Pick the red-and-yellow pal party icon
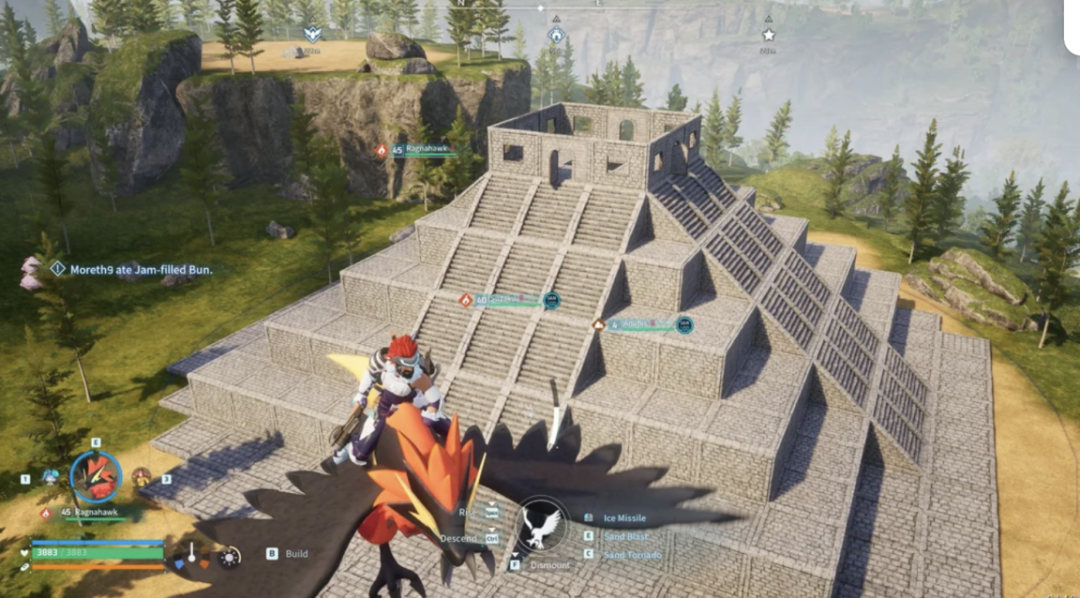Screen dimensions: 1080x598 point(141,477)
